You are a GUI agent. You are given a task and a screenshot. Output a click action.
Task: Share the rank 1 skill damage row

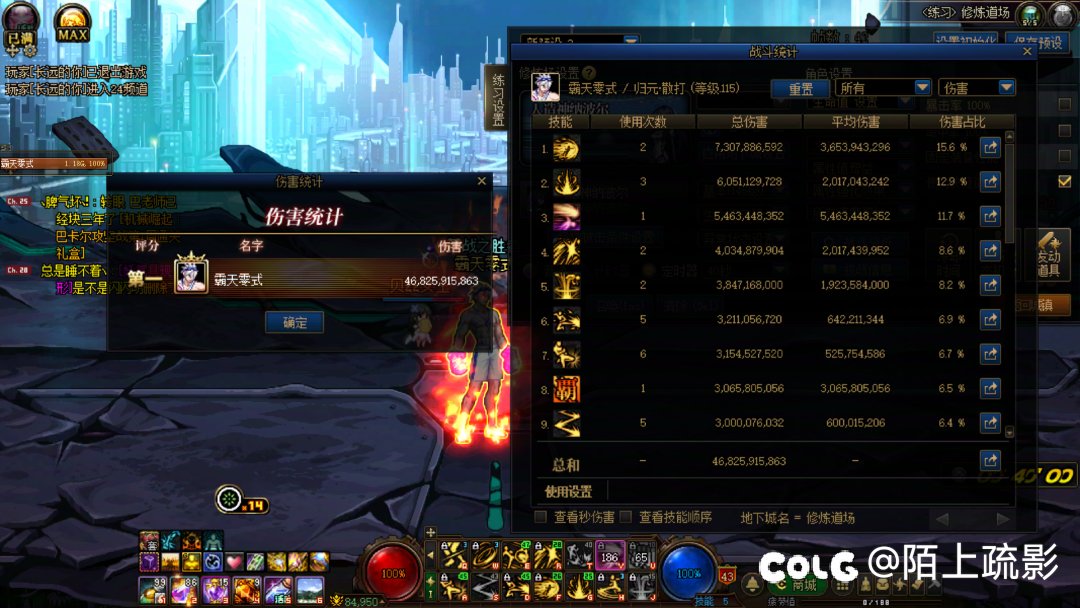click(990, 148)
